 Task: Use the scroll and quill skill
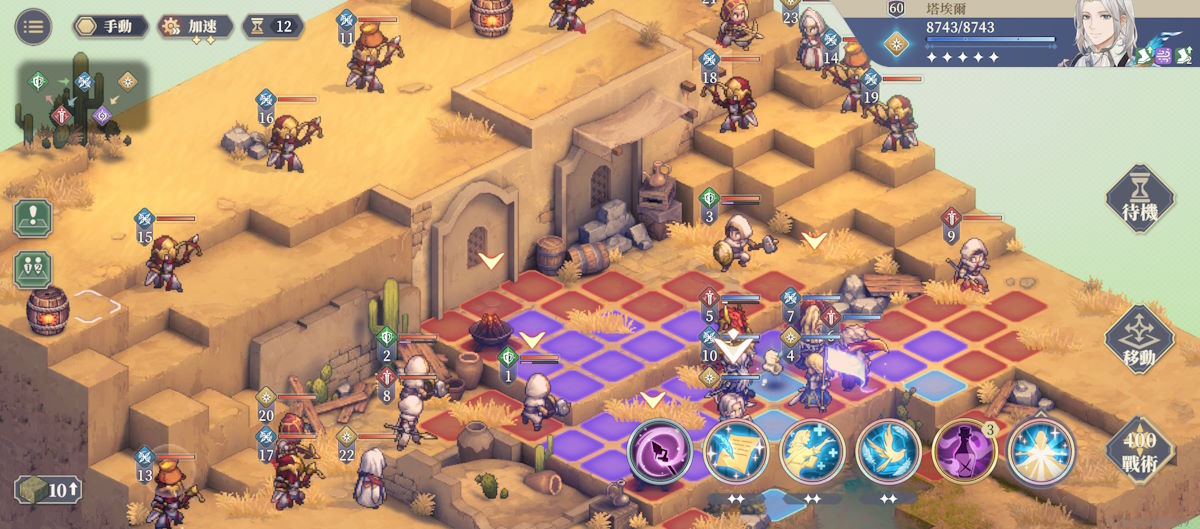736,452
